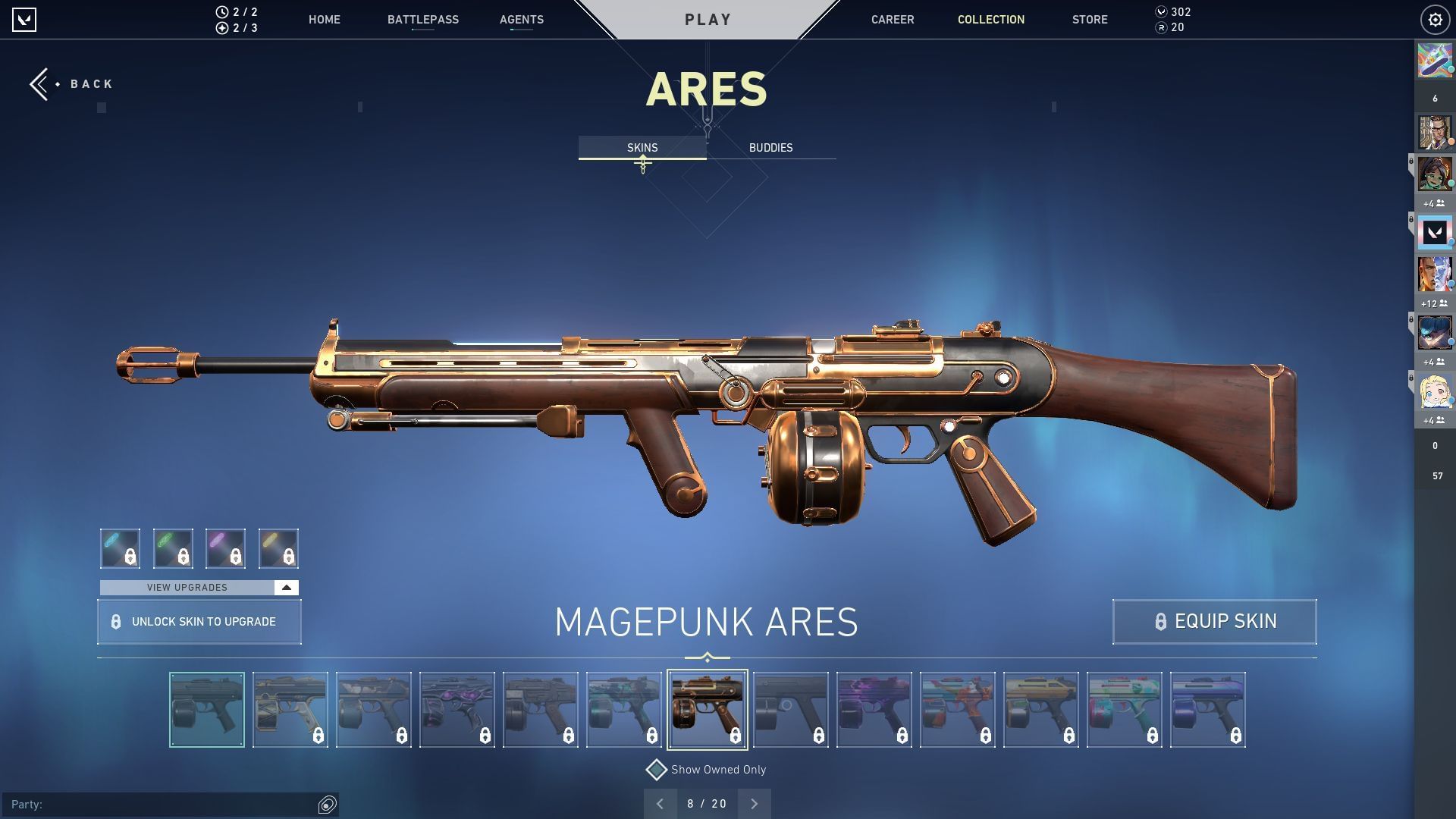Select the blonde chibi friend avatar
The width and height of the screenshot is (1456, 819).
point(1435,392)
